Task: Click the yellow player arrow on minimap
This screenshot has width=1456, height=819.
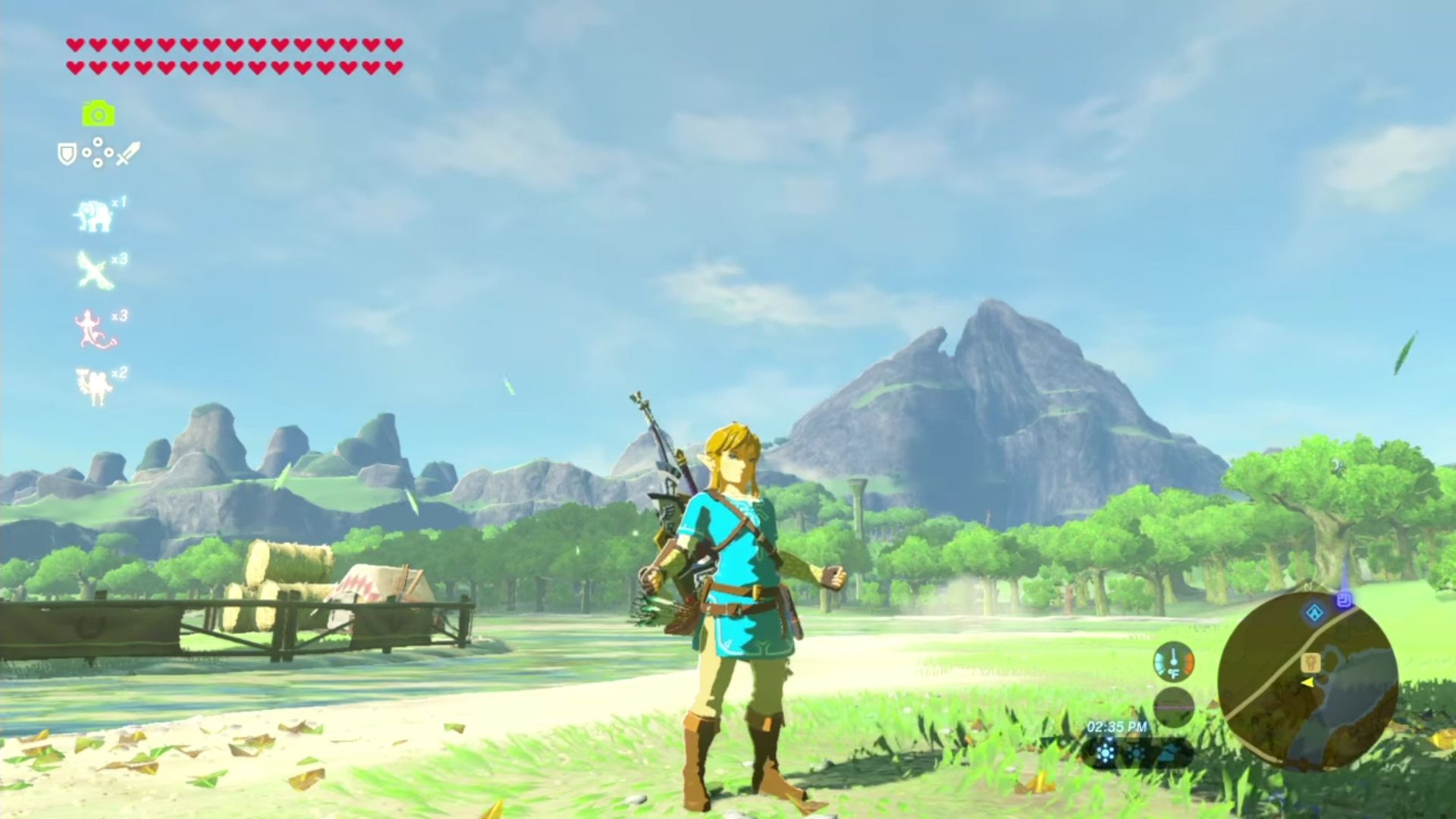Action: 1309,683
